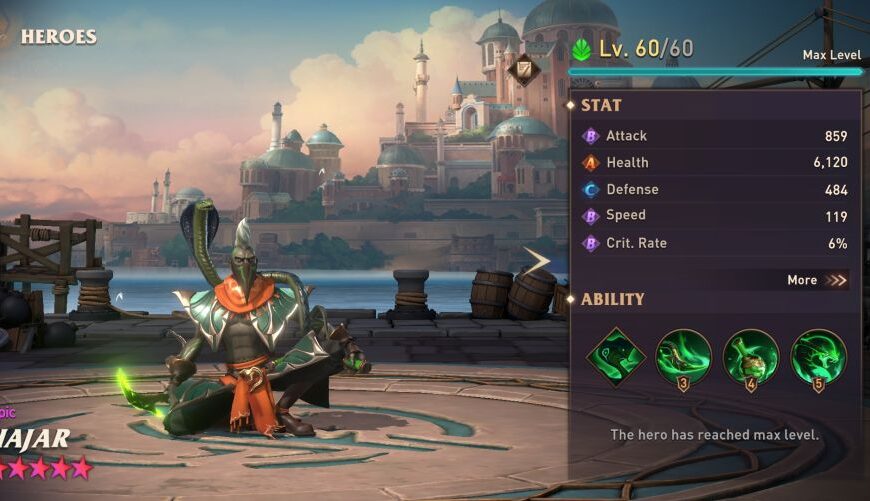Screen dimensions: 870x501
Task: View the ability marked with level 3
Action: 684,357
